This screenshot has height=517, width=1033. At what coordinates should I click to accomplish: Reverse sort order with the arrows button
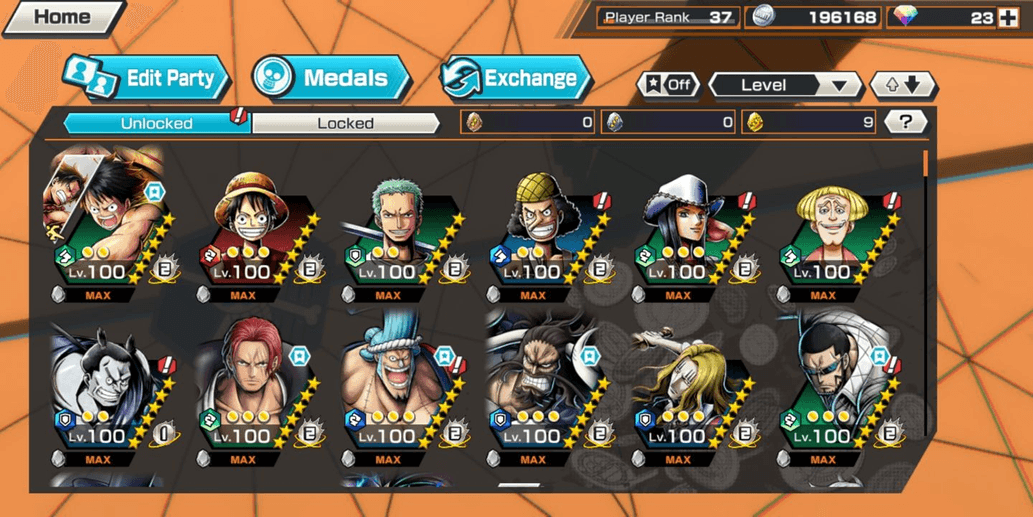[x=902, y=86]
